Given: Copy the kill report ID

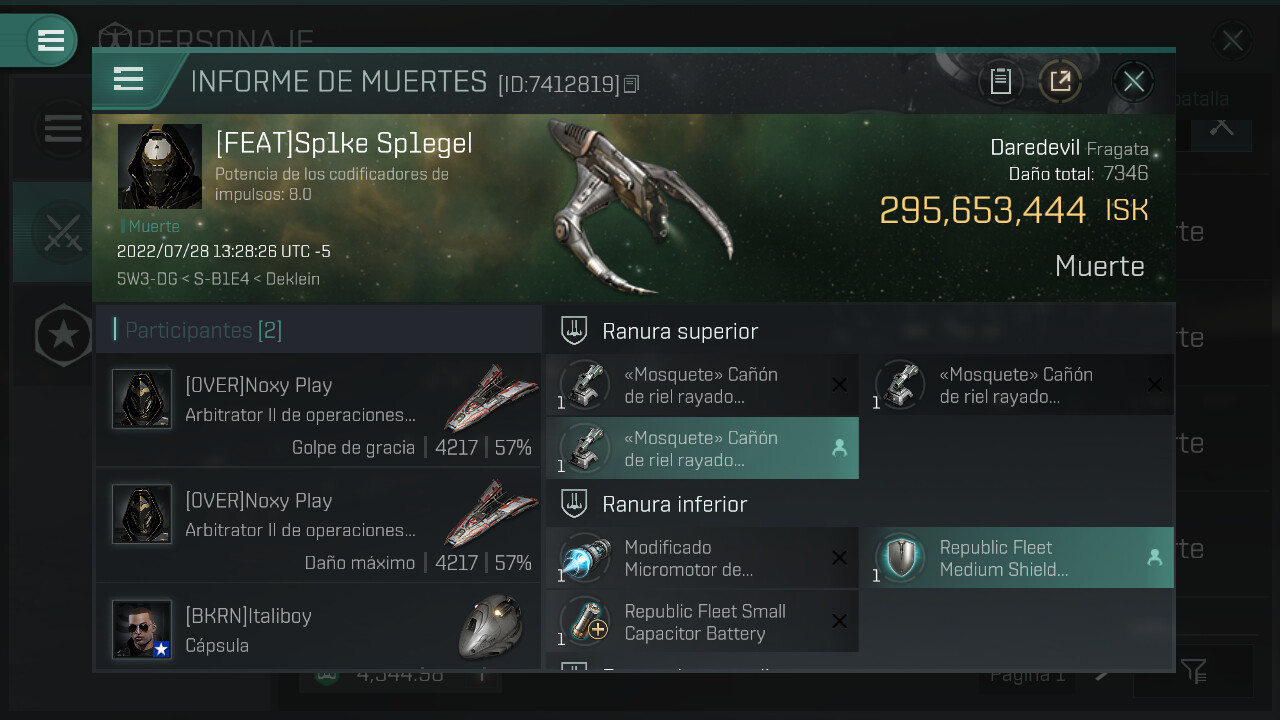Looking at the screenshot, I should tap(631, 84).
